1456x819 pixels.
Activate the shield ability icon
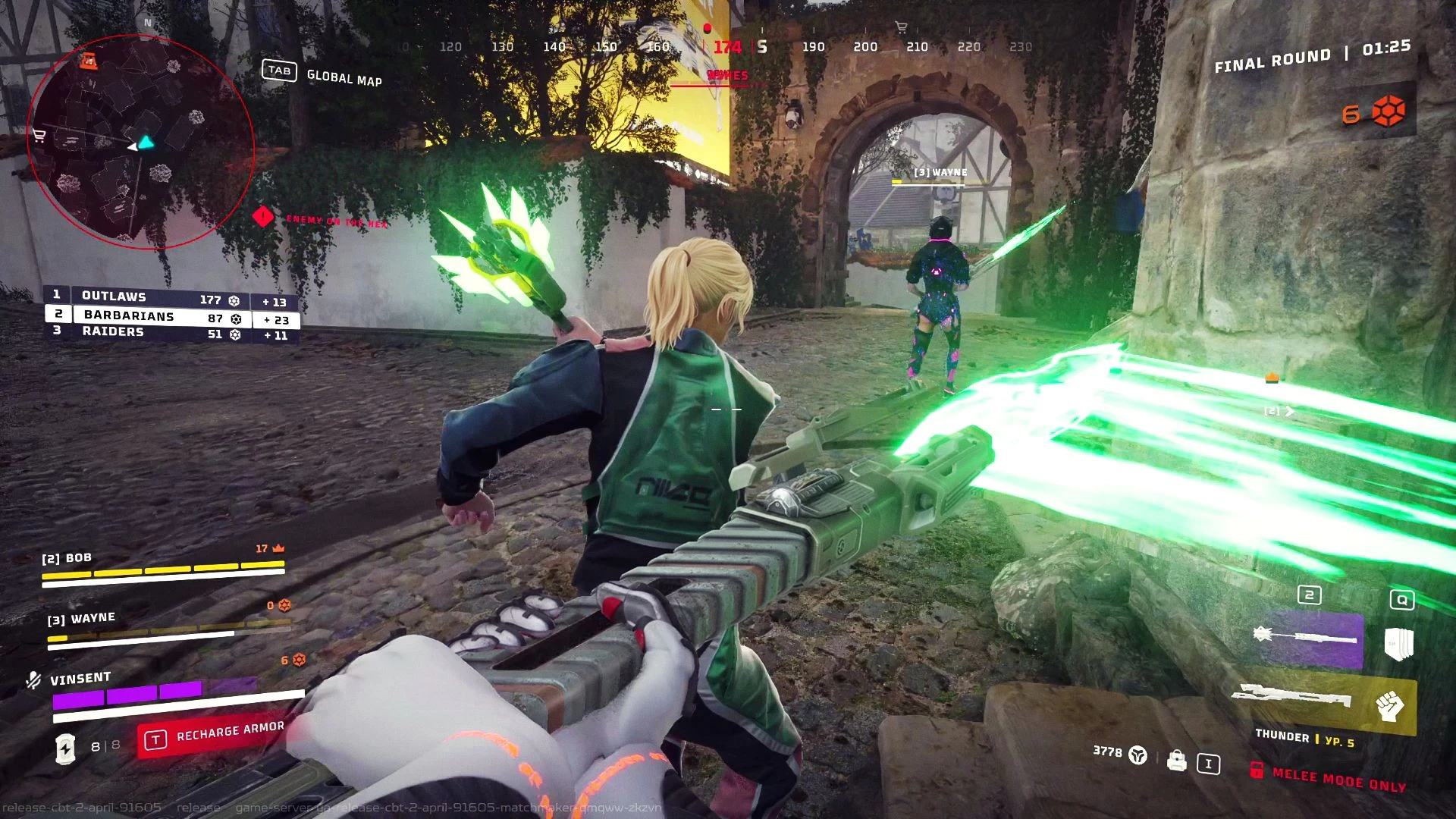pos(1398,645)
